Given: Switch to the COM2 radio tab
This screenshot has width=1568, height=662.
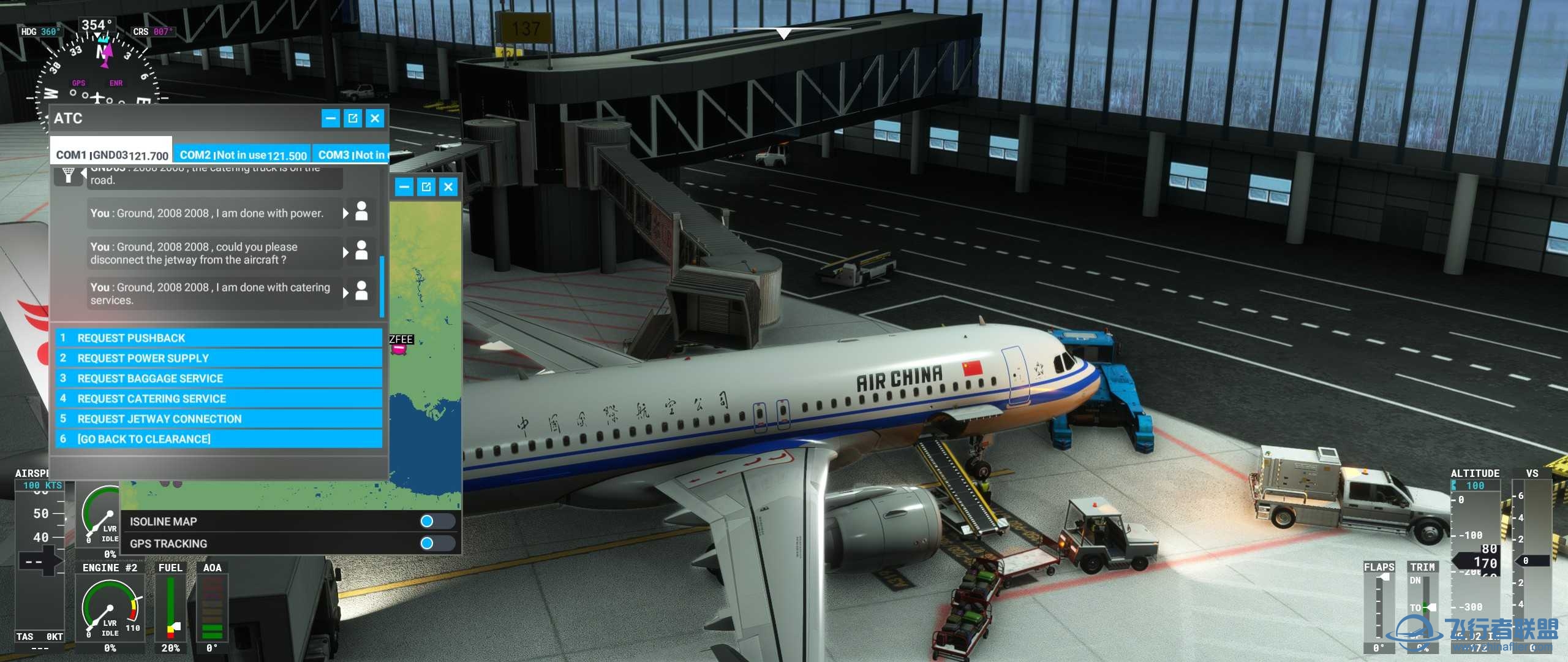Looking at the screenshot, I should point(242,154).
